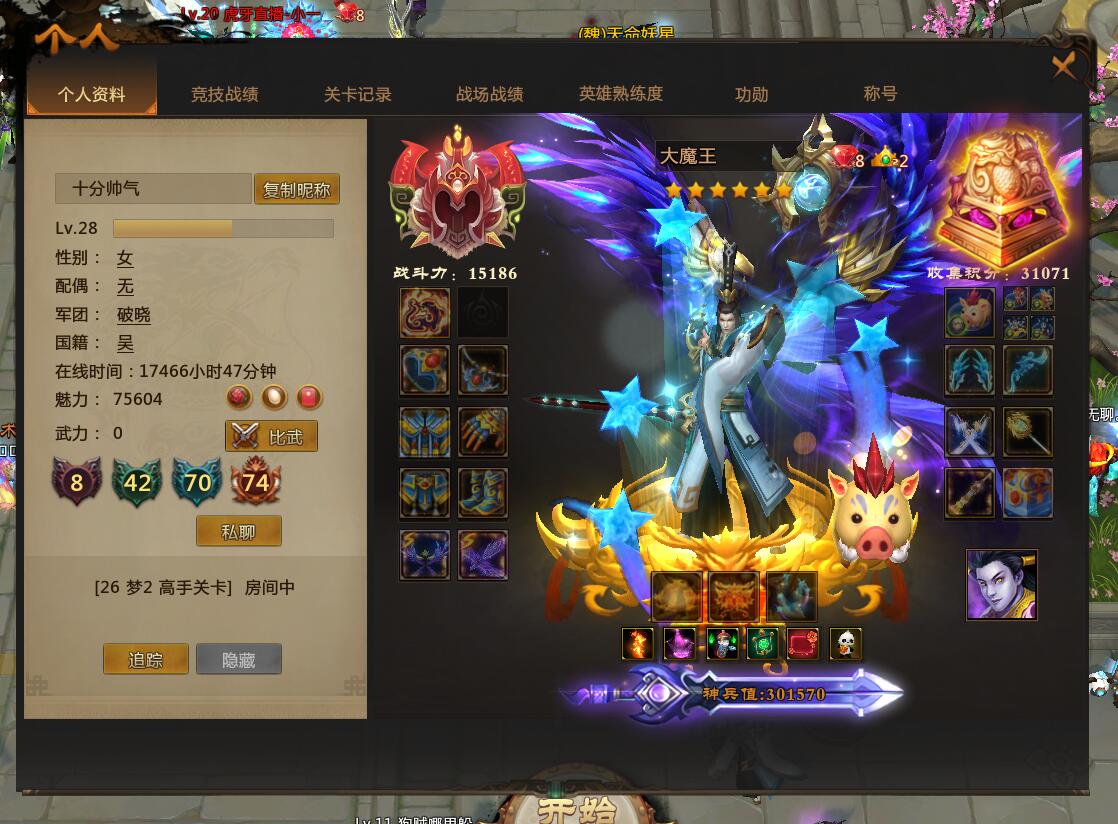The width and height of the screenshot is (1118, 824).
Task: Switch to the 竞技战绩 tab
Action: coord(225,95)
